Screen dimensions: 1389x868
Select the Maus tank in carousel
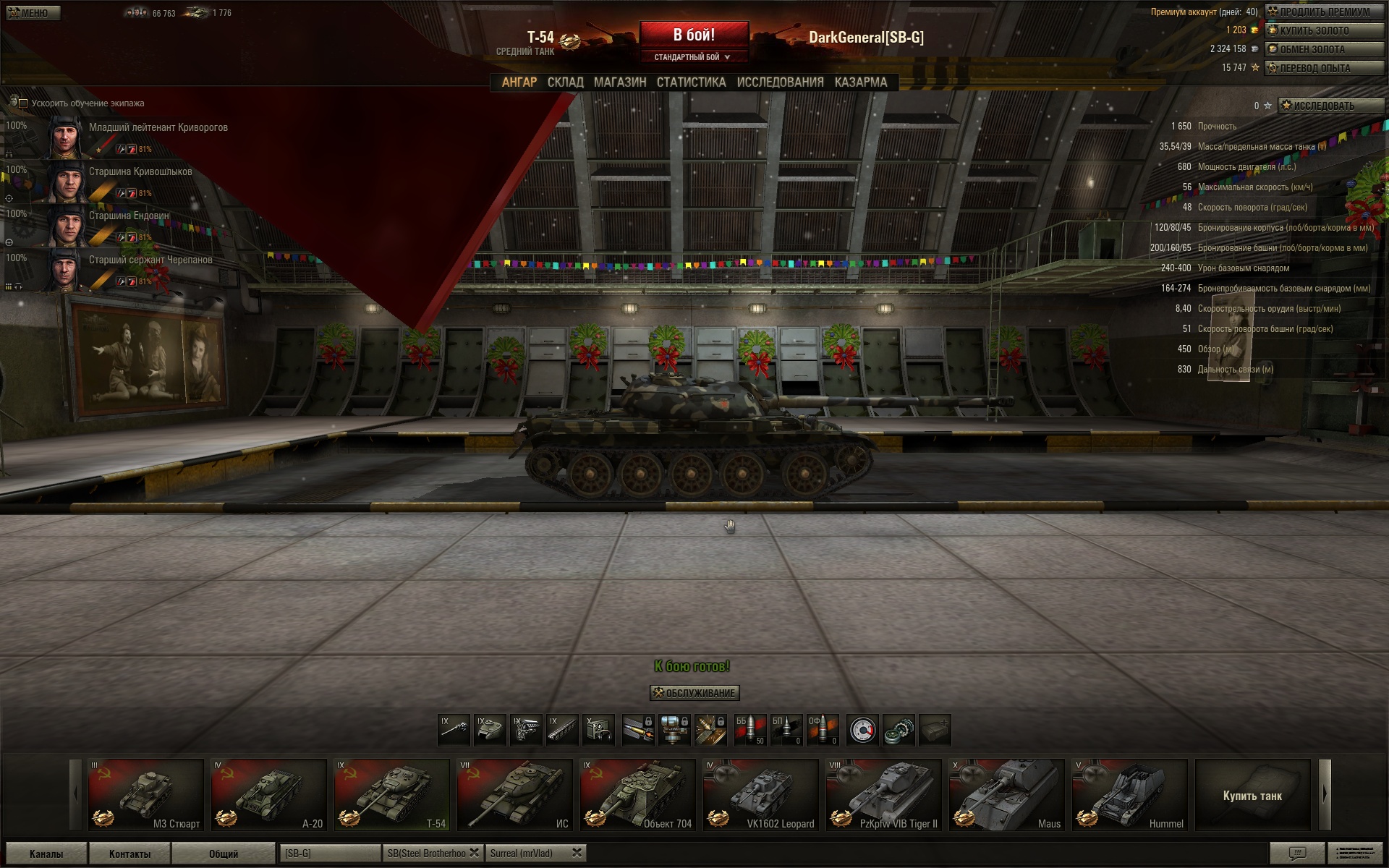(x=1006, y=794)
